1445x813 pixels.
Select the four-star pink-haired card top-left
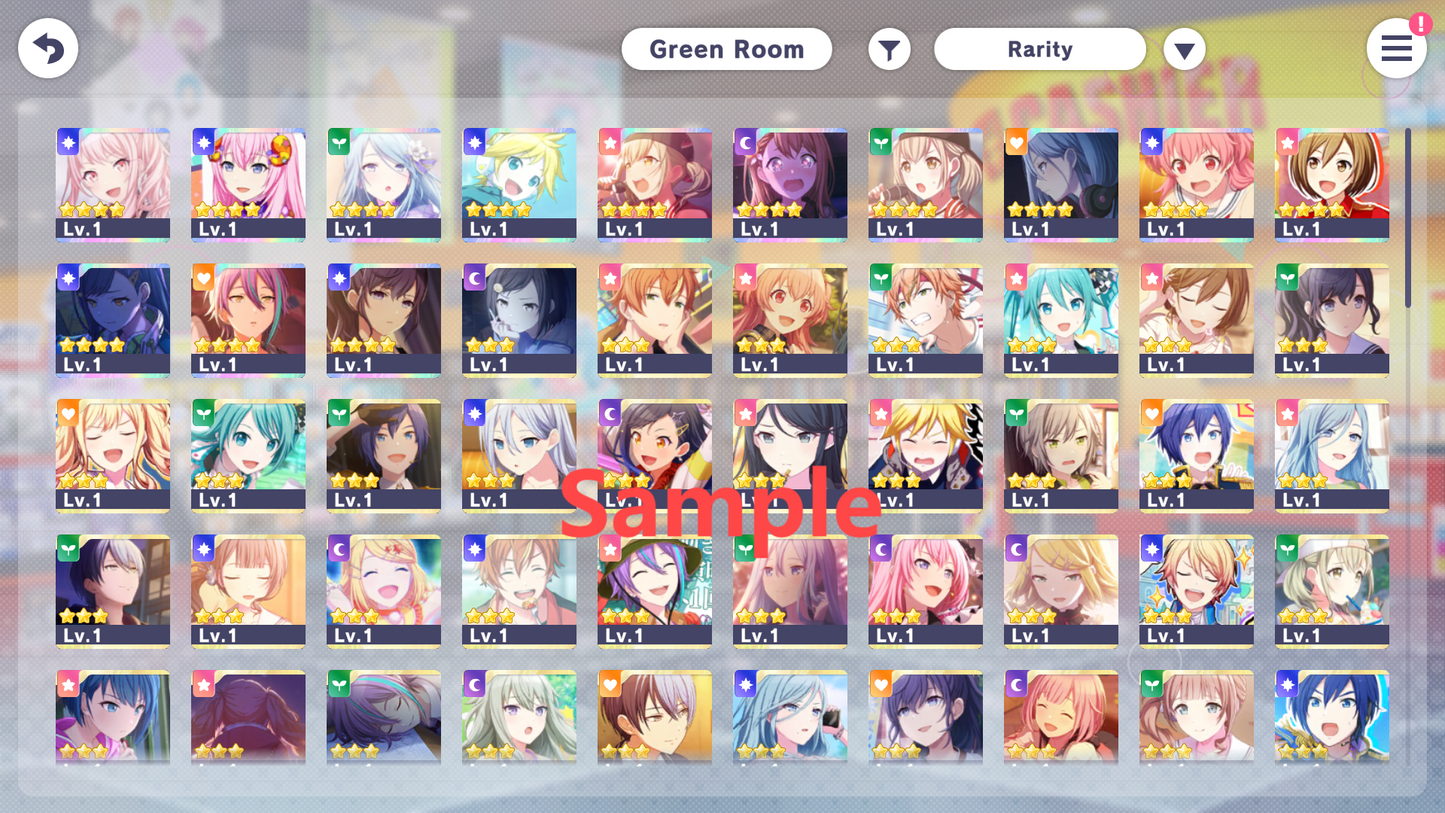(113, 184)
